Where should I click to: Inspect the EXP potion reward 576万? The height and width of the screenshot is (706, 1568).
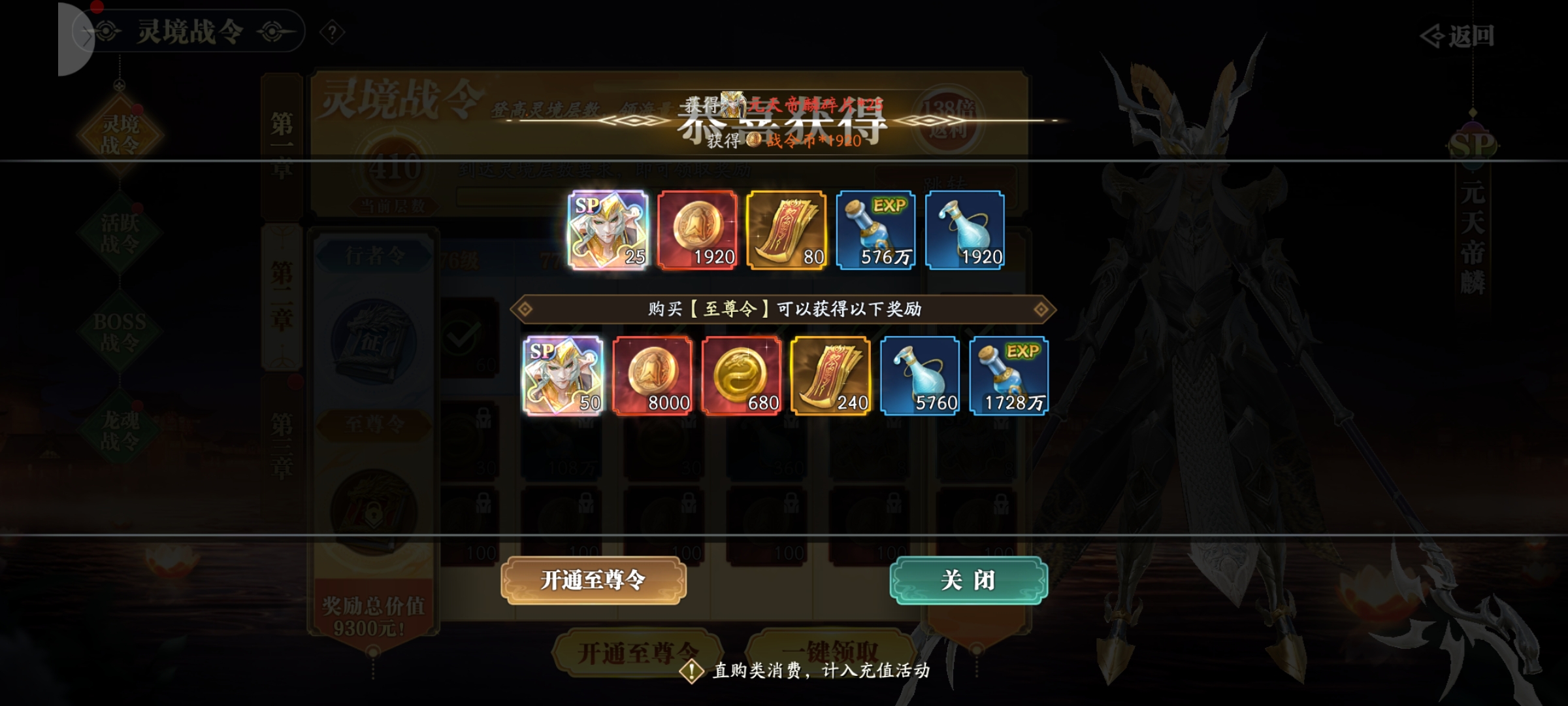click(875, 230)
